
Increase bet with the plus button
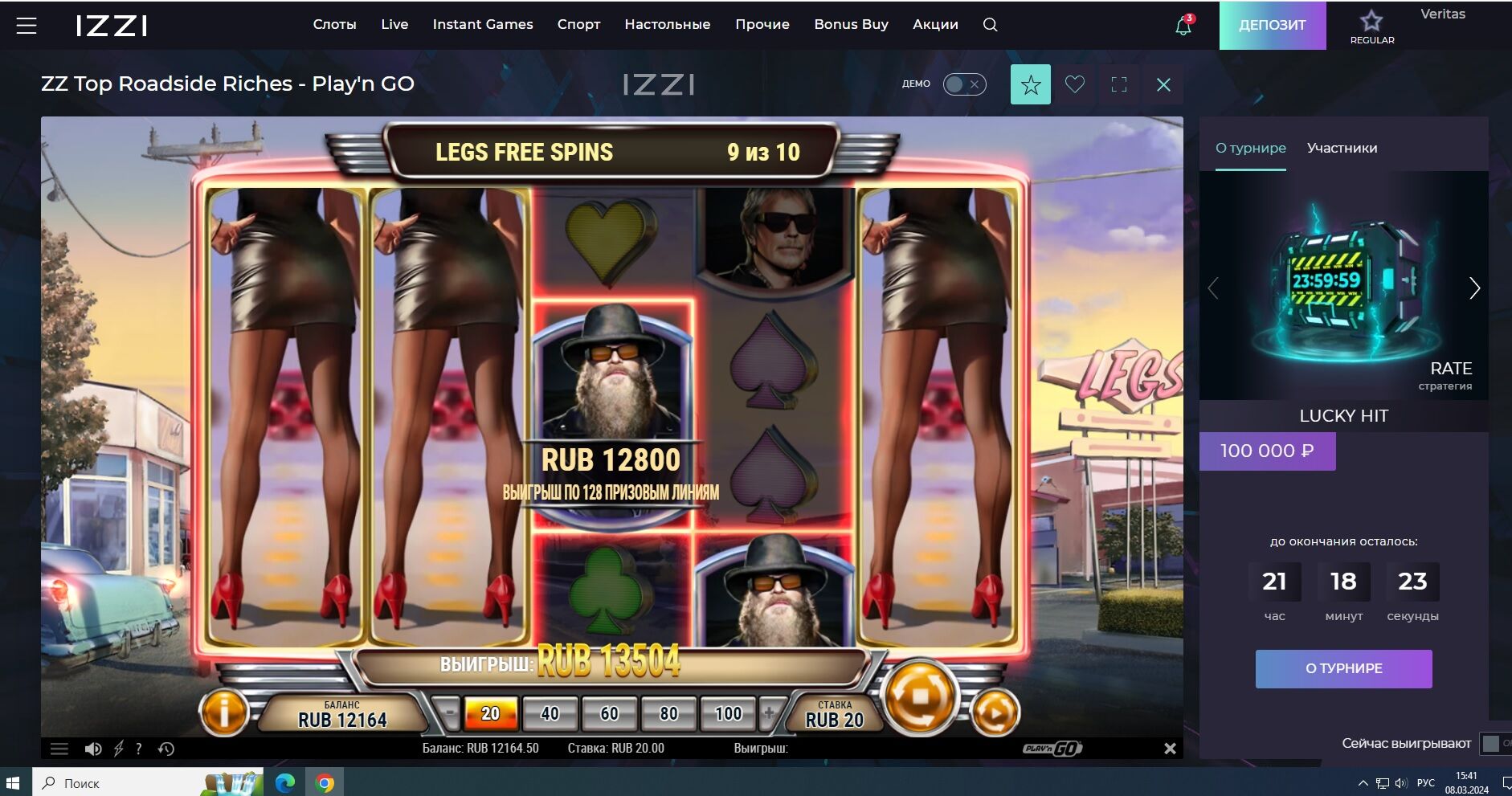[769, 713]
